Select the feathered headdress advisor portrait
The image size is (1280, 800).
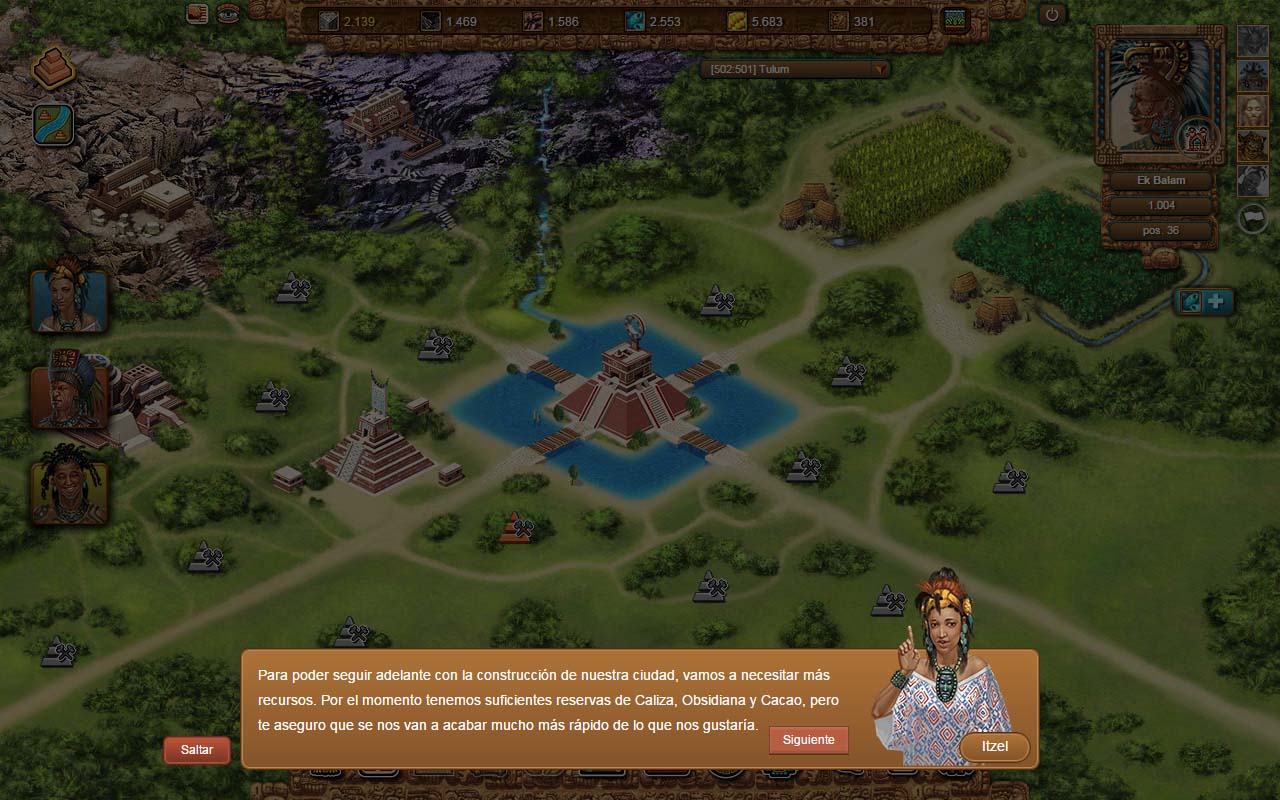[x=68, y=390]
